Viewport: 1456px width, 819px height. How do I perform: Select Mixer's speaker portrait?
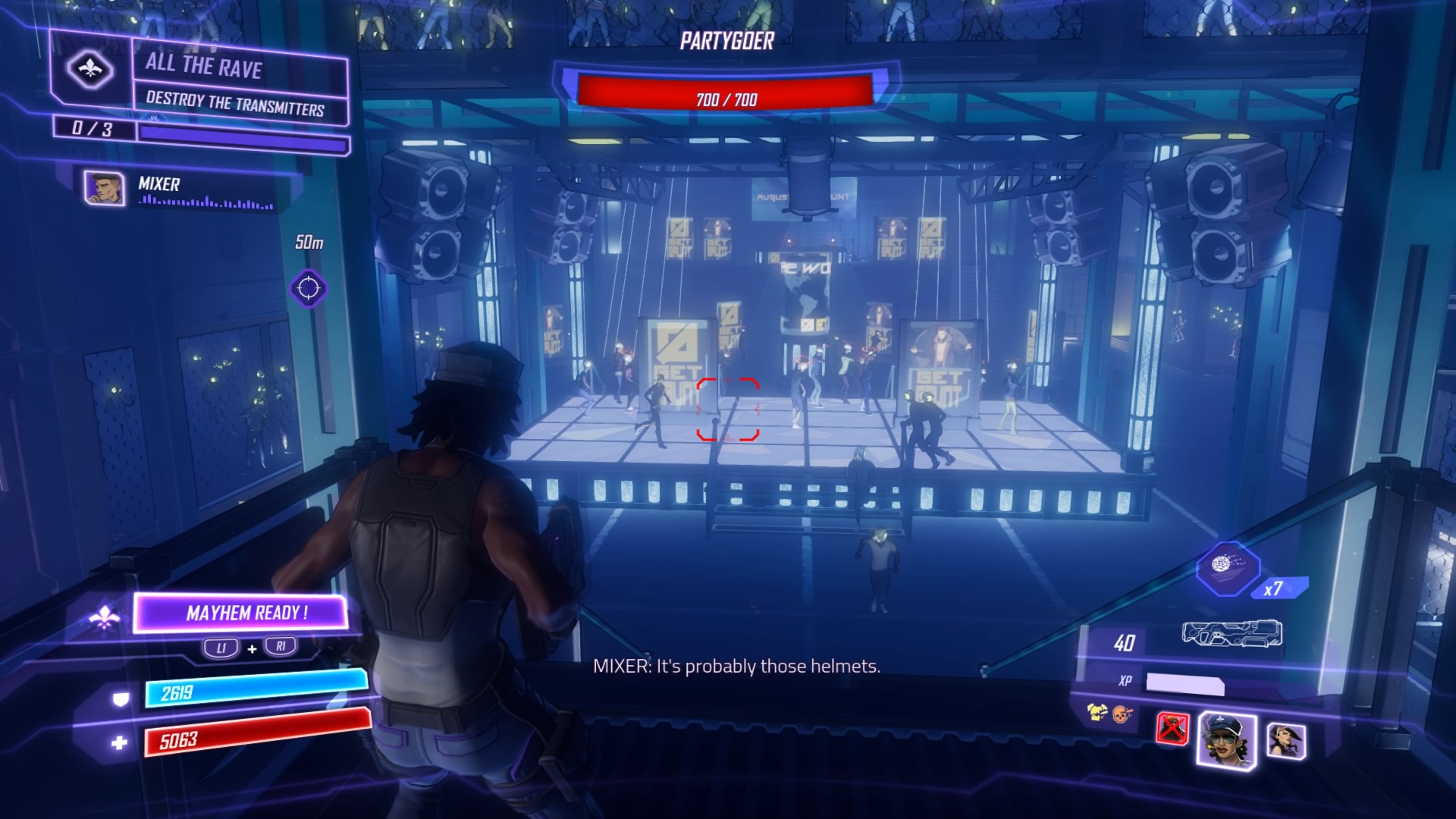pyautogui.click(x=104, y=188)
